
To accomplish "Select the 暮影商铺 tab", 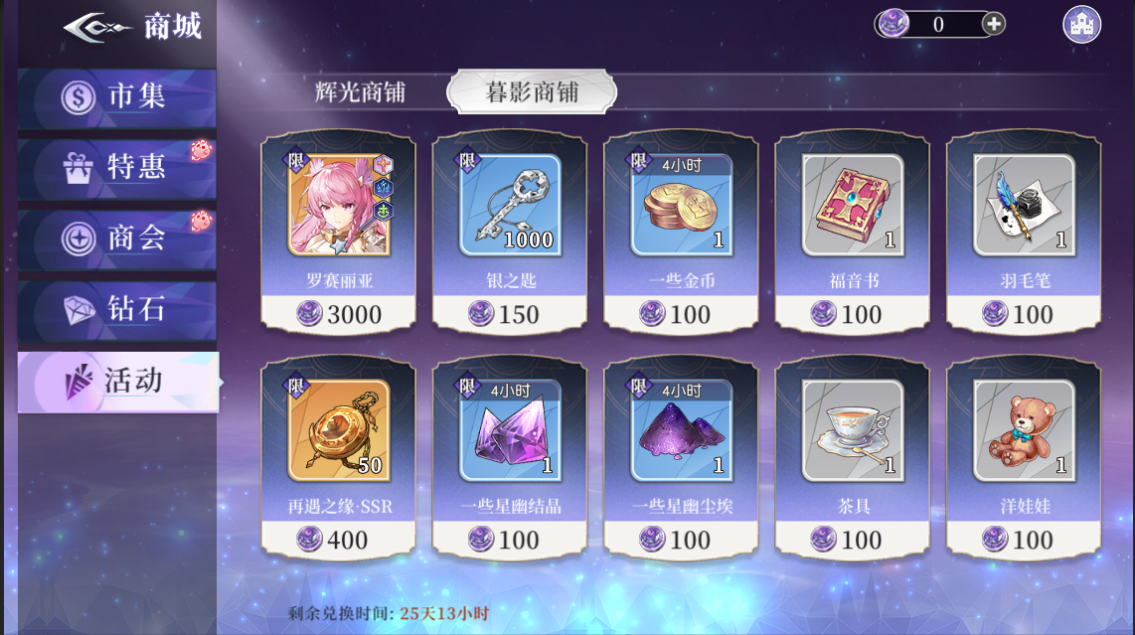I will click(531, 92).
